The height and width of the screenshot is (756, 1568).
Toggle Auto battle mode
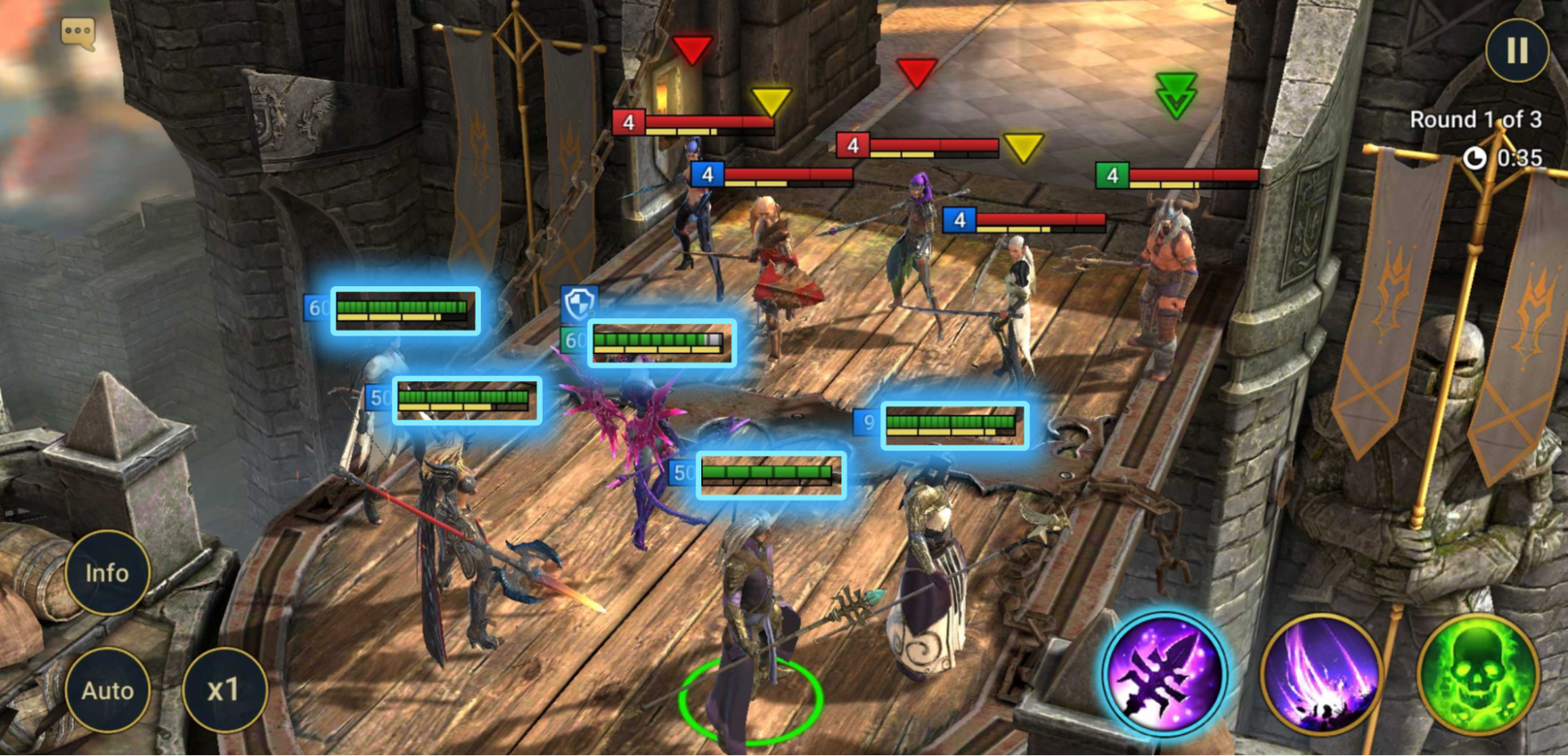(x=107, y=691)
